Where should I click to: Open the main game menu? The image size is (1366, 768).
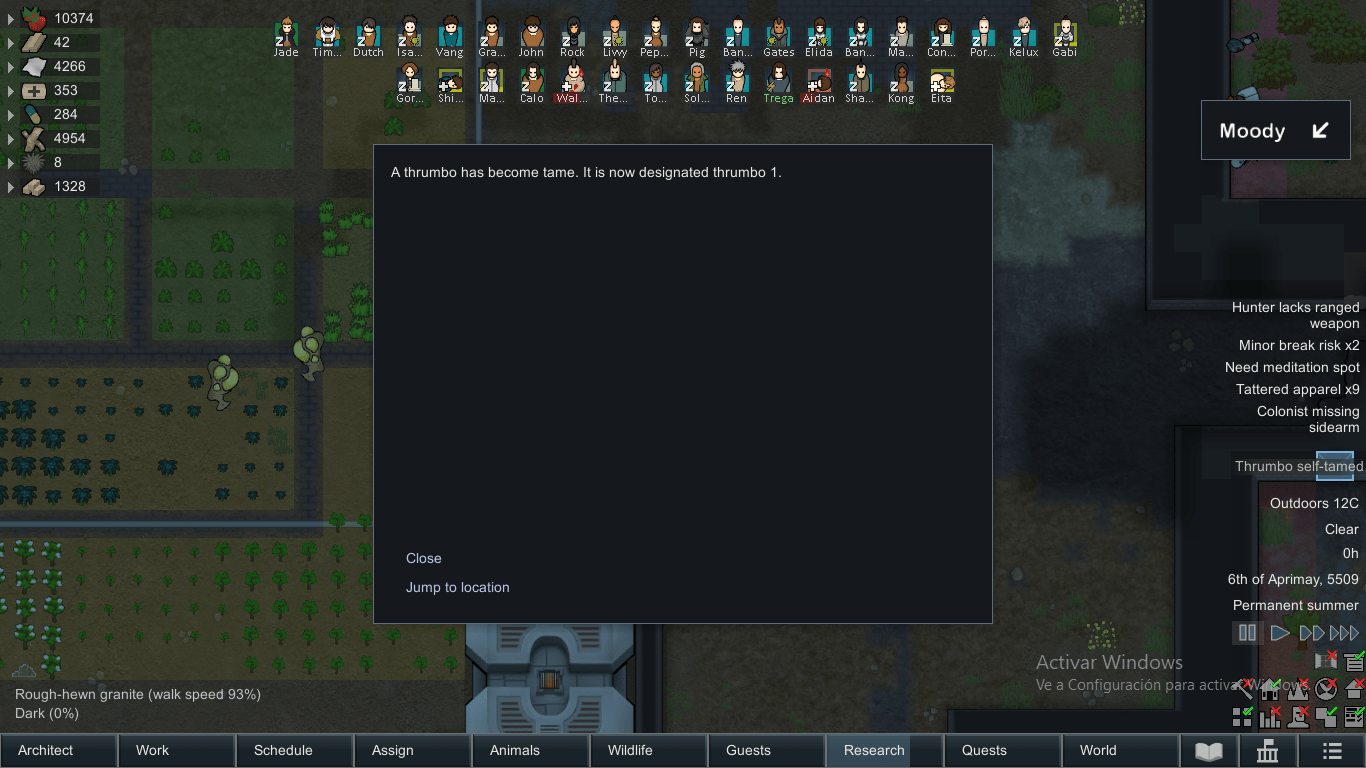point(1332,750)
